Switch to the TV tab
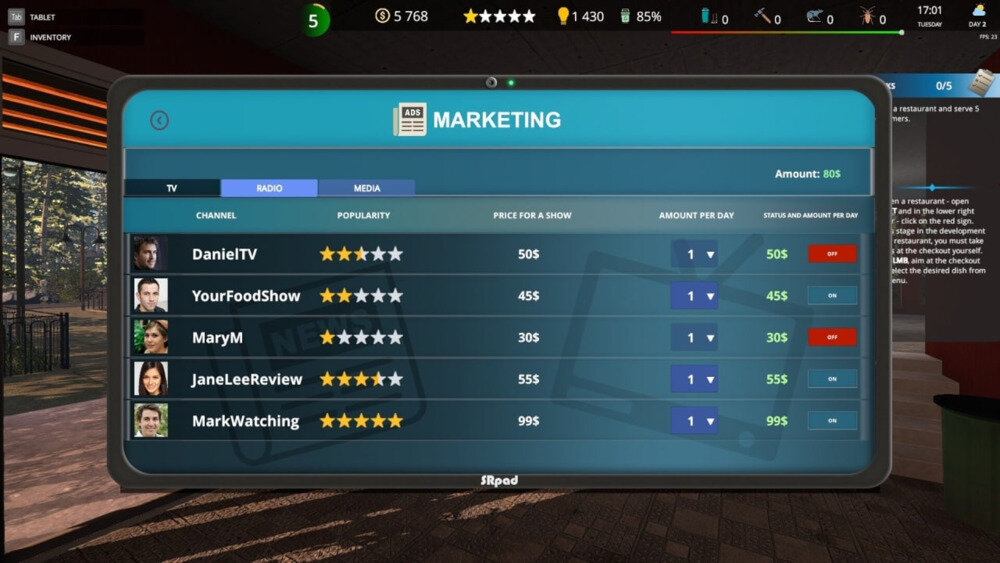 point(172,188)
